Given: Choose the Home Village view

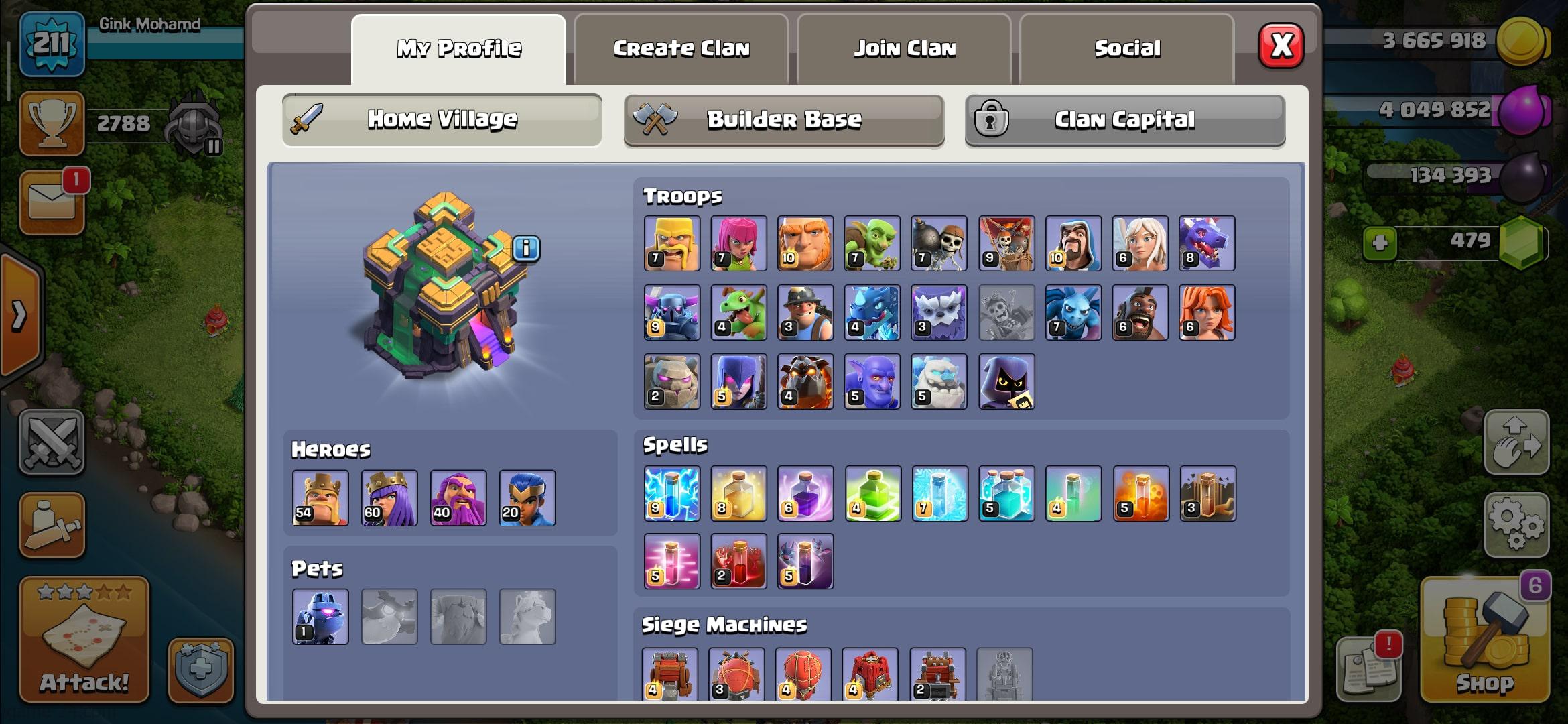Looking at the screenshot, I should pyautogui.click(x=442, y=120).
